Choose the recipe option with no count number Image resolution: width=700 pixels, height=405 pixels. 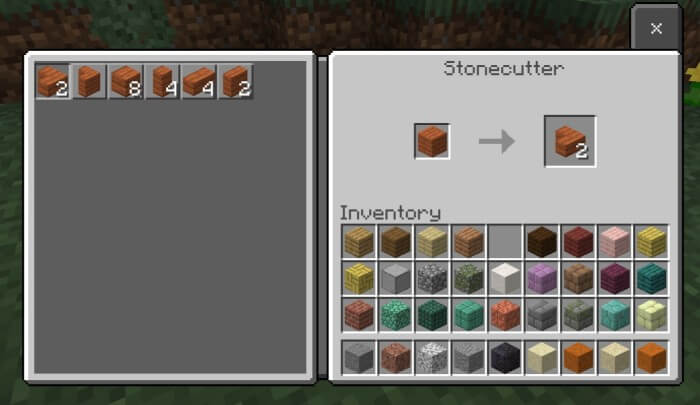(89, 81)
